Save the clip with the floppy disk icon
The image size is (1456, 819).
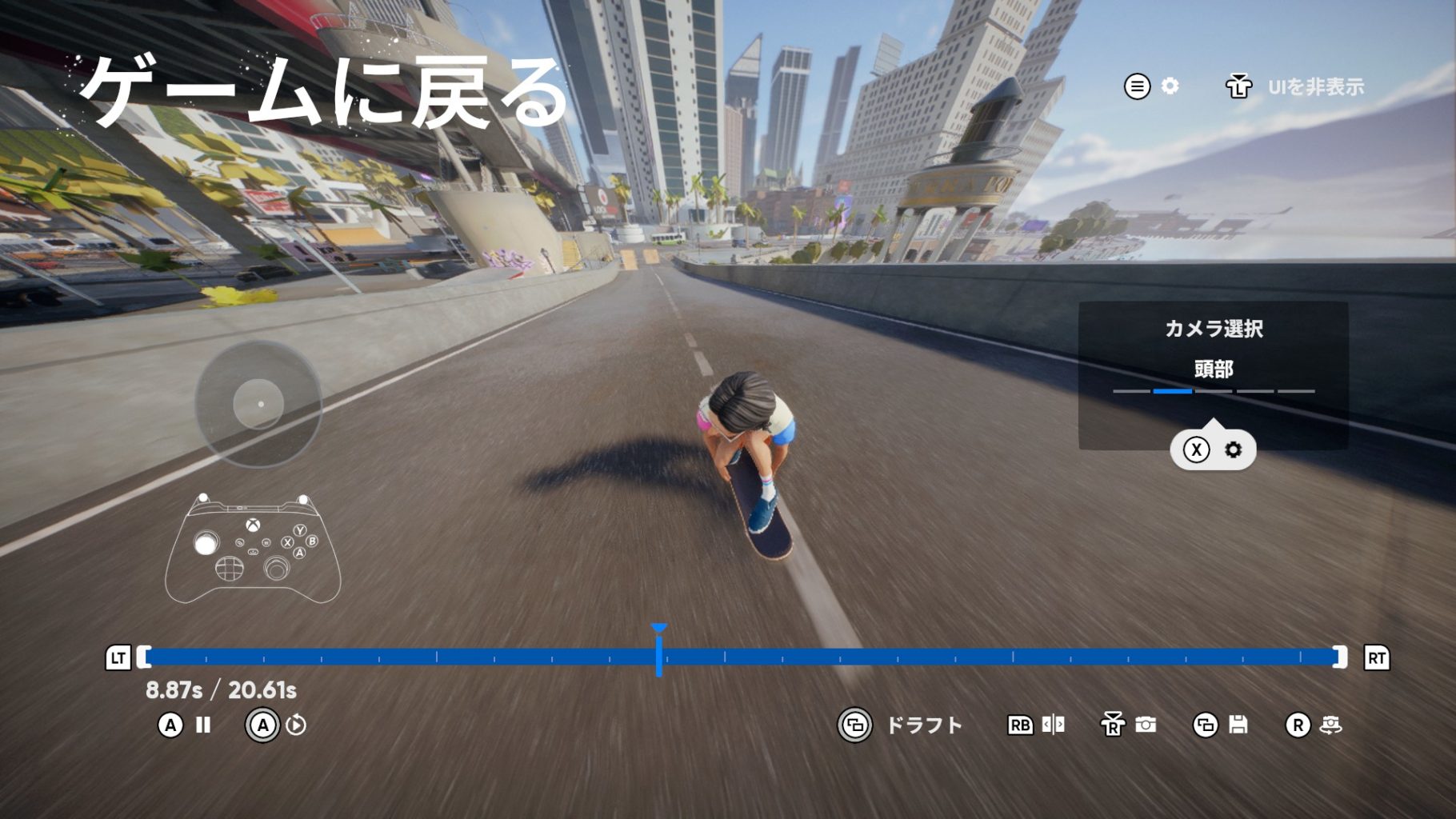[x=1238, y=725]
